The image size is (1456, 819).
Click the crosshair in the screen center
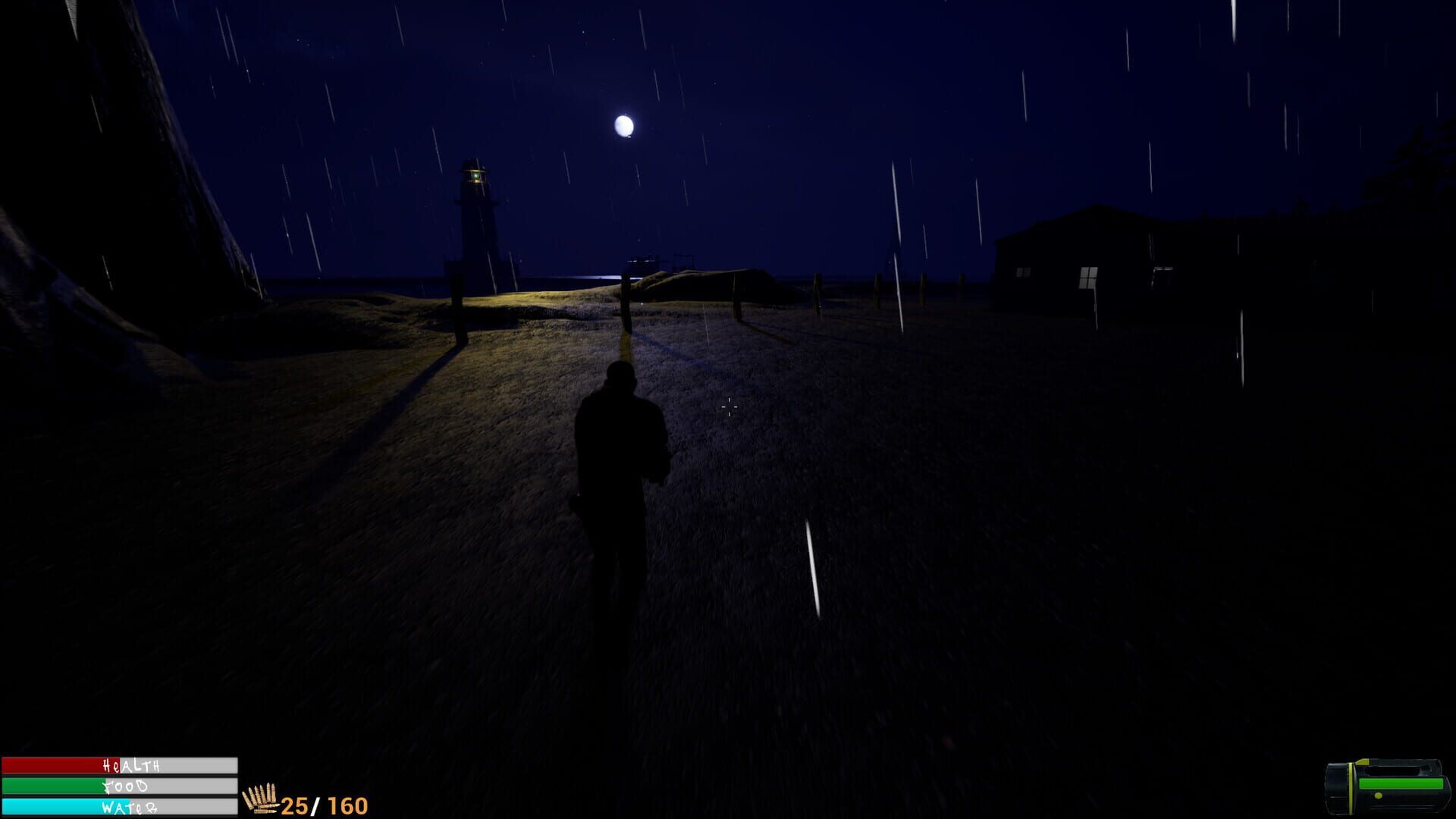[728, 408]
